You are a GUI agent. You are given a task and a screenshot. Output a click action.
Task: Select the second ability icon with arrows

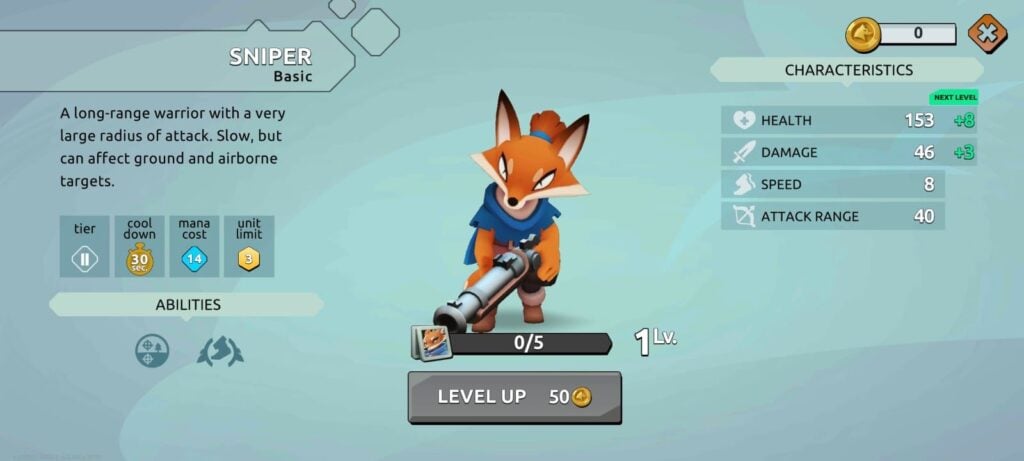[x=220, y=350]
